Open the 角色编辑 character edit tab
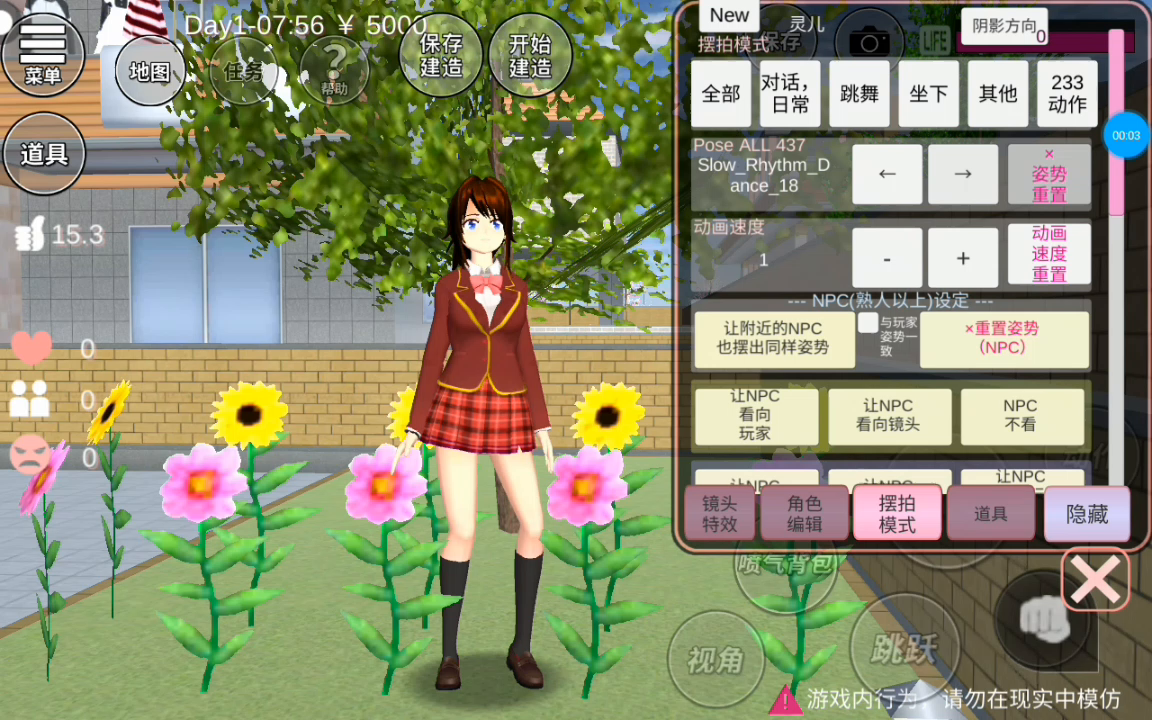The image size is (1152, 720). tap(804, 514)
